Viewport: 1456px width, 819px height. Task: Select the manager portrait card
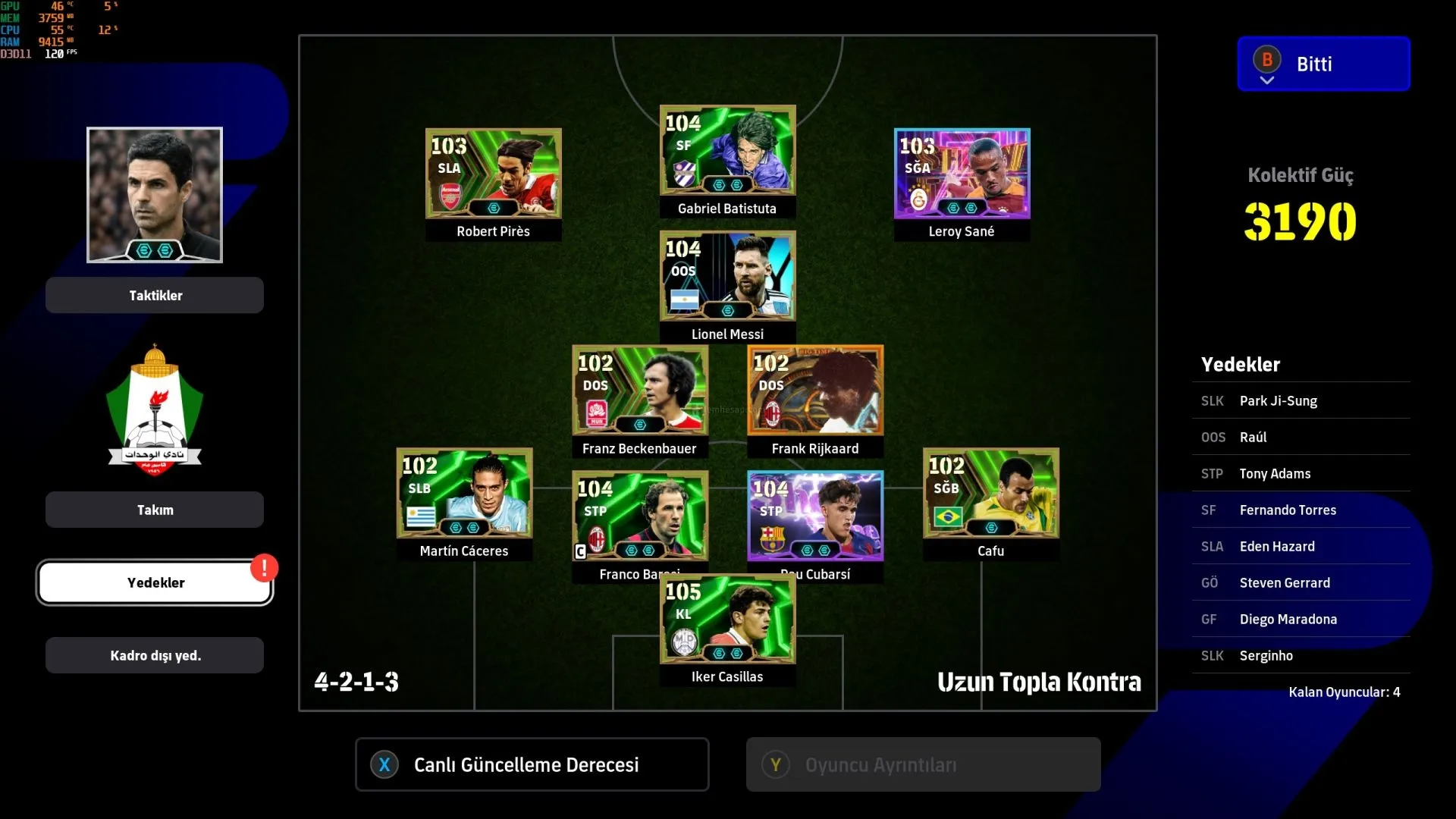[x=155, y=195]
